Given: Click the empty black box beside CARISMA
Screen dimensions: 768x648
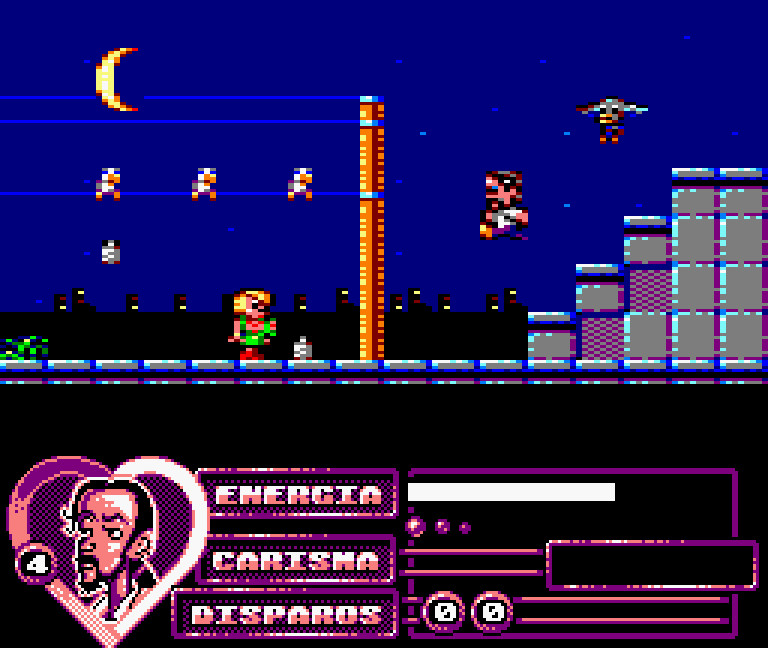Looking at the screenshot, I should click(x=651, y=565).
